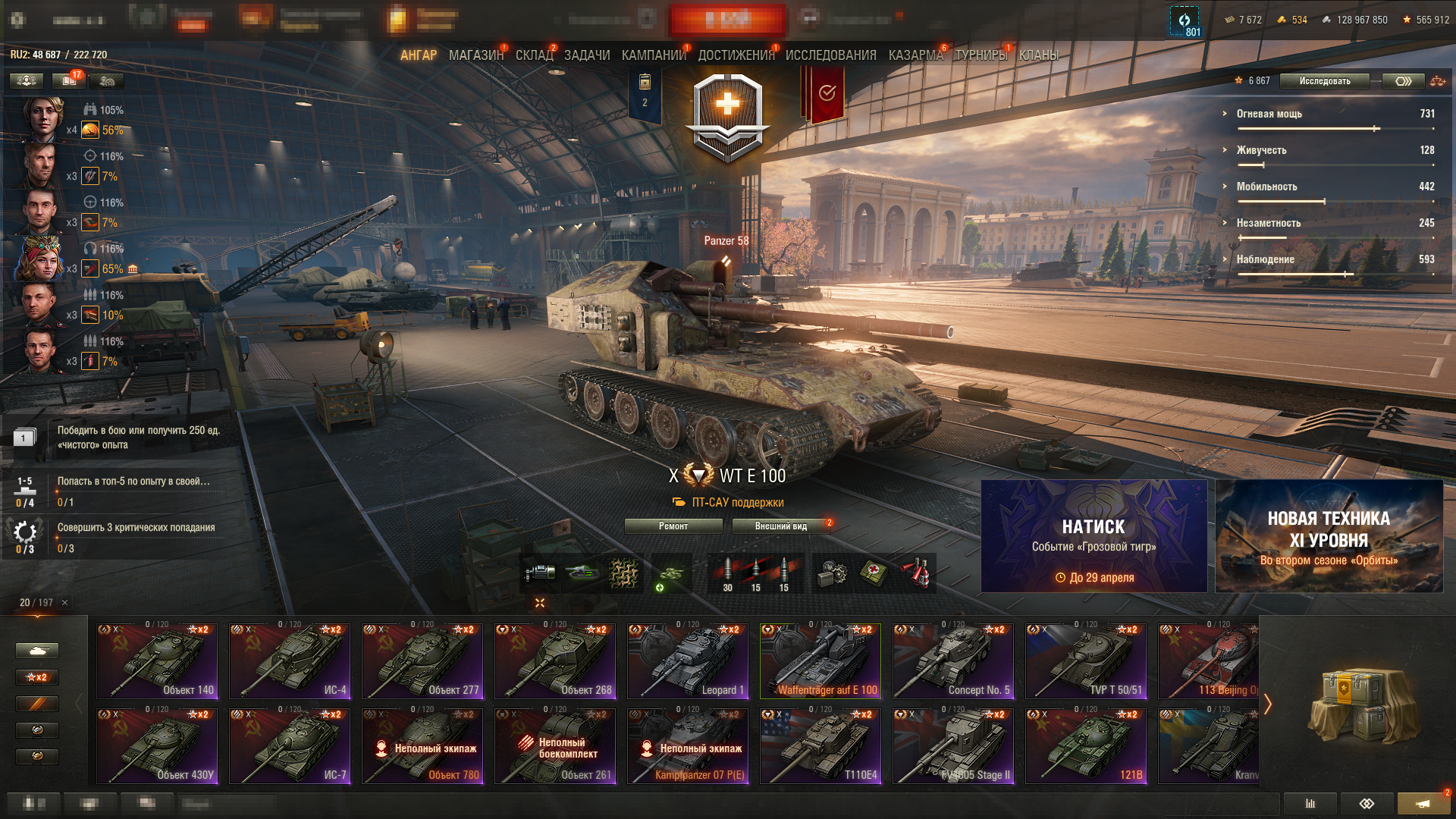Open the platoon players icon with 17 badge
The height and width of the screenshot is (819, 1456).
(67, 80)
